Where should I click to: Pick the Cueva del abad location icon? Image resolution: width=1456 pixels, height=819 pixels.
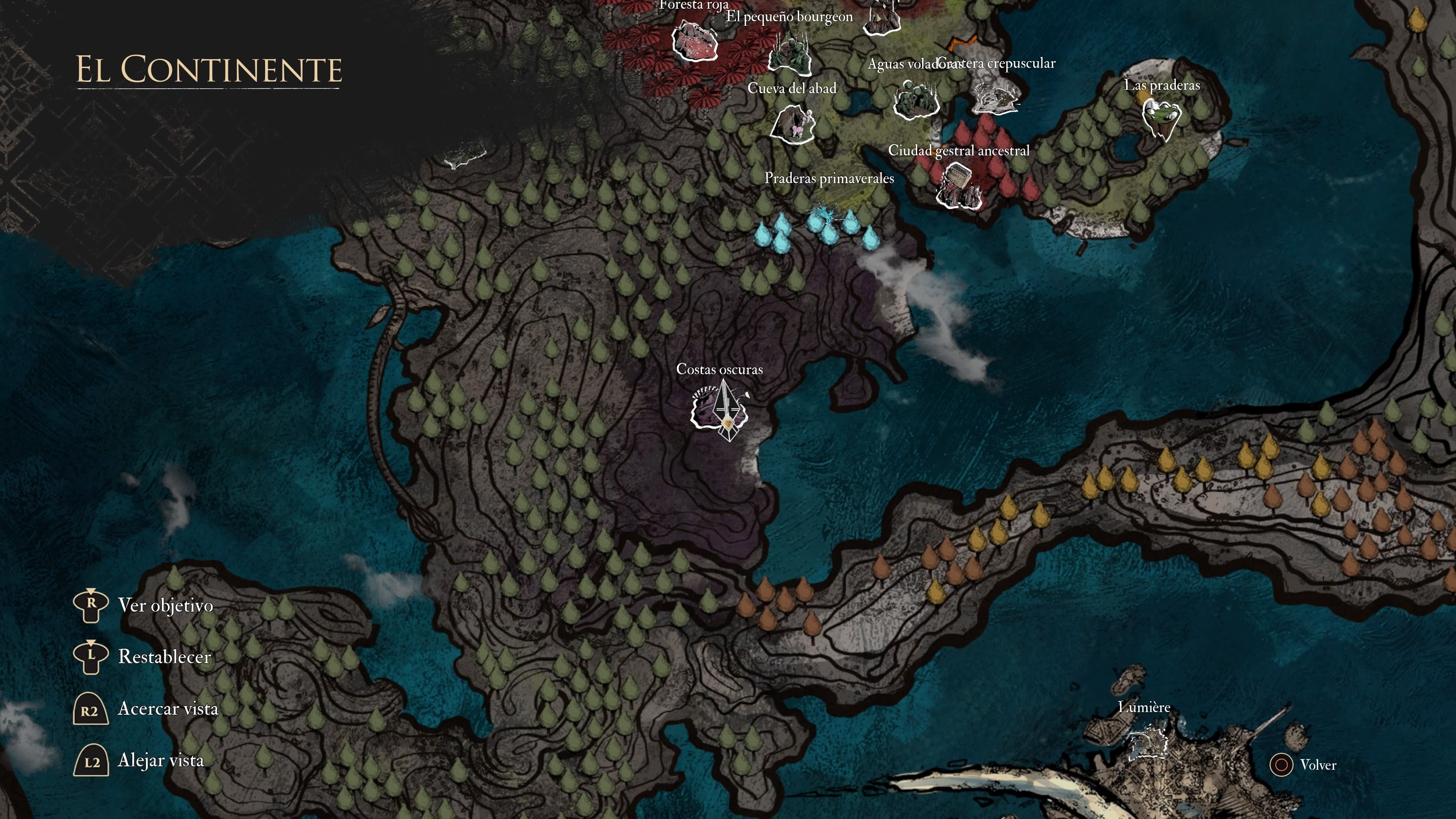(x=792, y=125)
